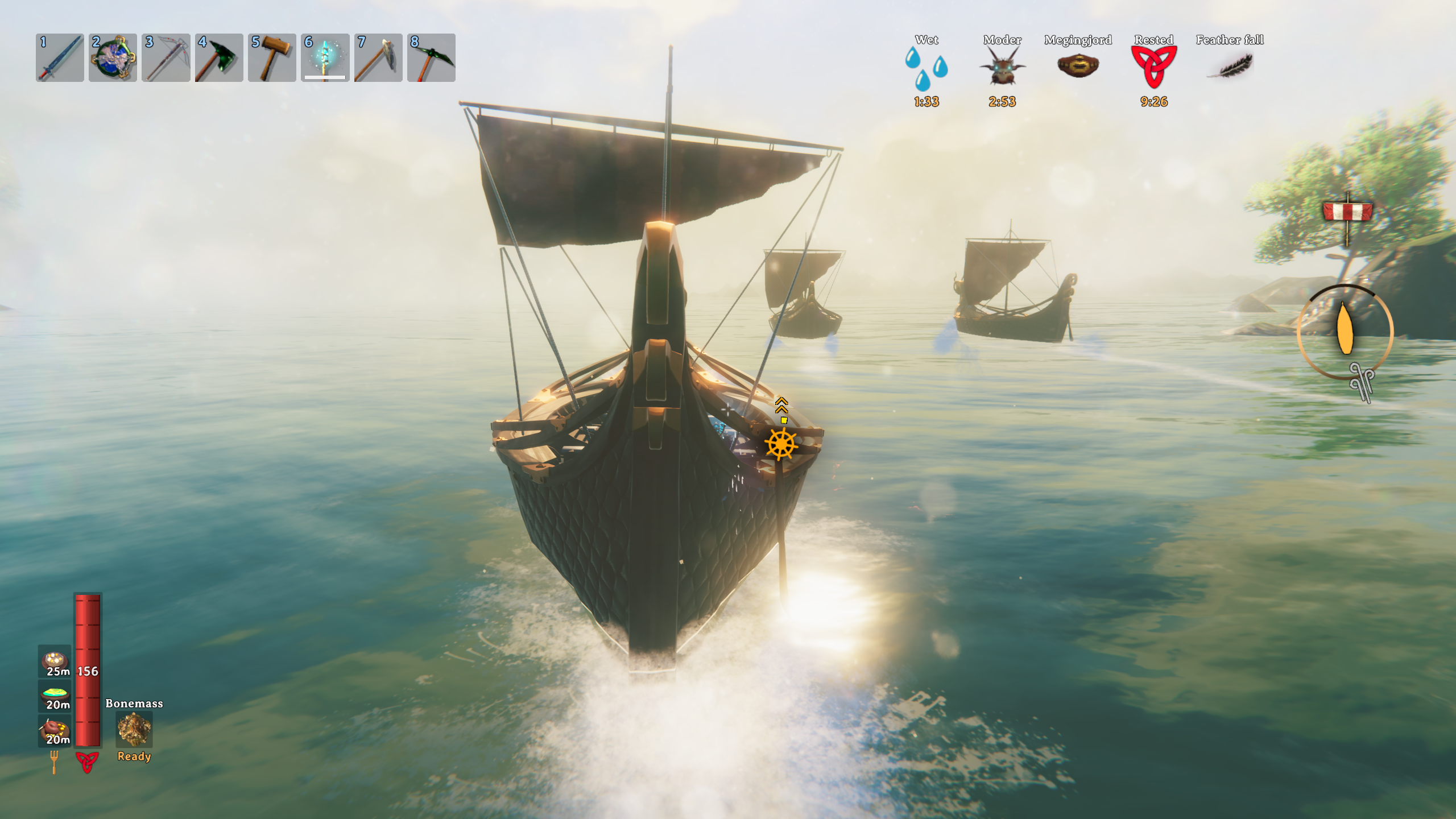Activate the Bonemass forsaken power icon

pyautogui.click(x=134, y=730)
